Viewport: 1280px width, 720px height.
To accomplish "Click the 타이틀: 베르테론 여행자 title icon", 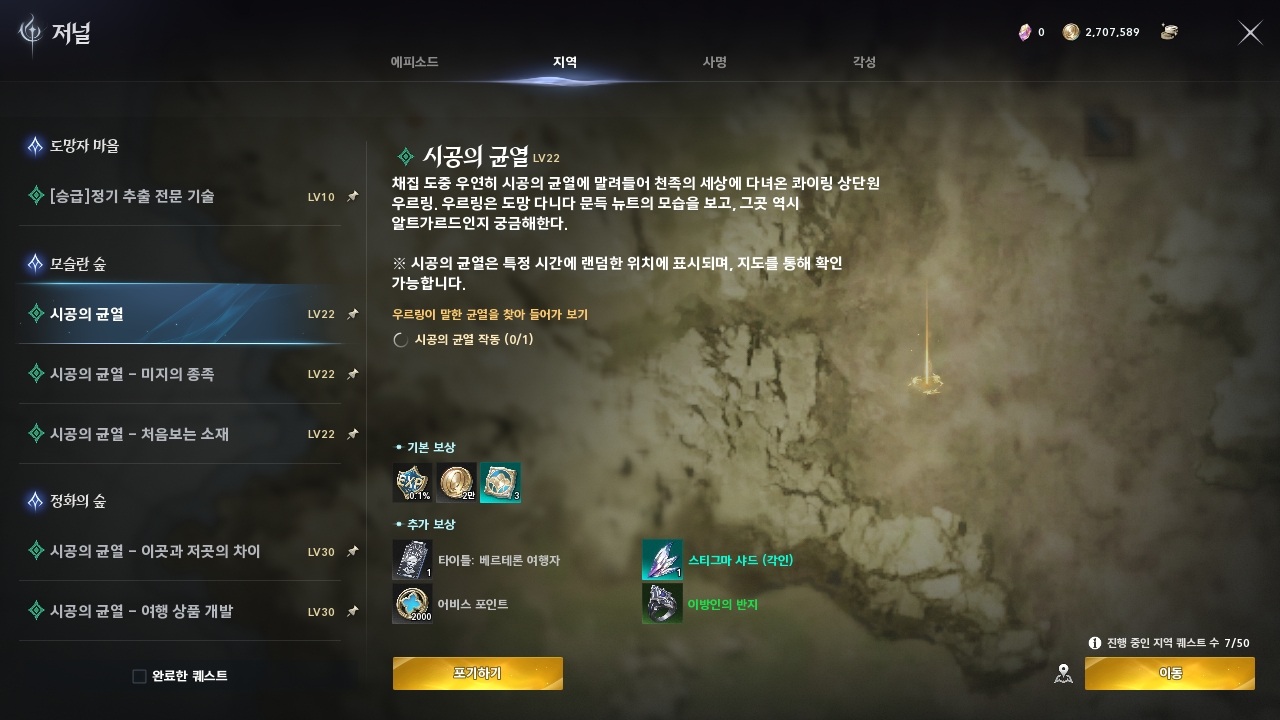I will (x=413, y=560).
